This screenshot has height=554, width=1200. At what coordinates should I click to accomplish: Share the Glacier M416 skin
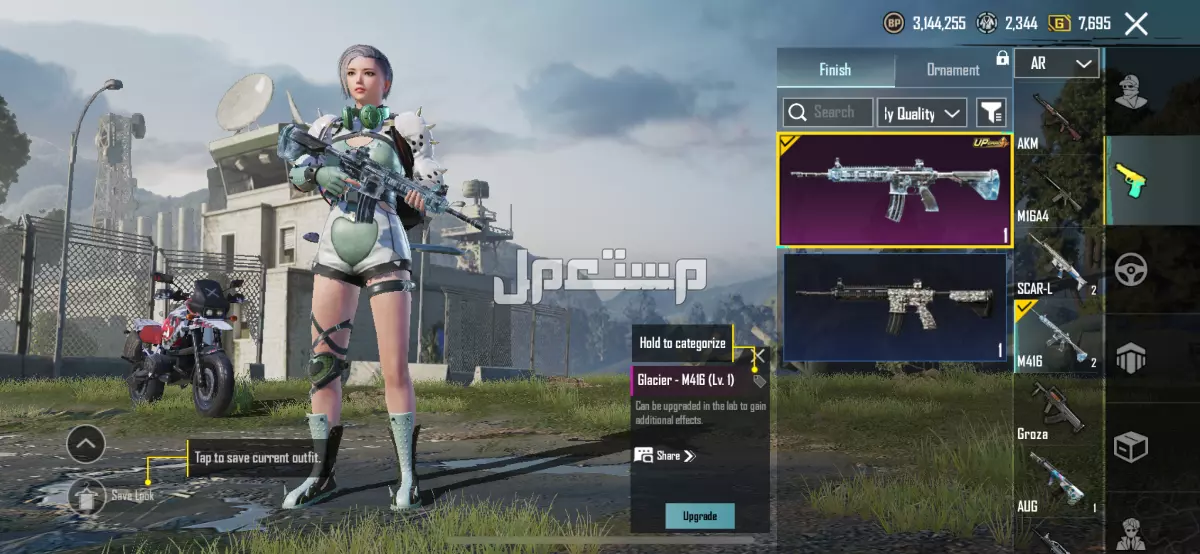point(664,456)
